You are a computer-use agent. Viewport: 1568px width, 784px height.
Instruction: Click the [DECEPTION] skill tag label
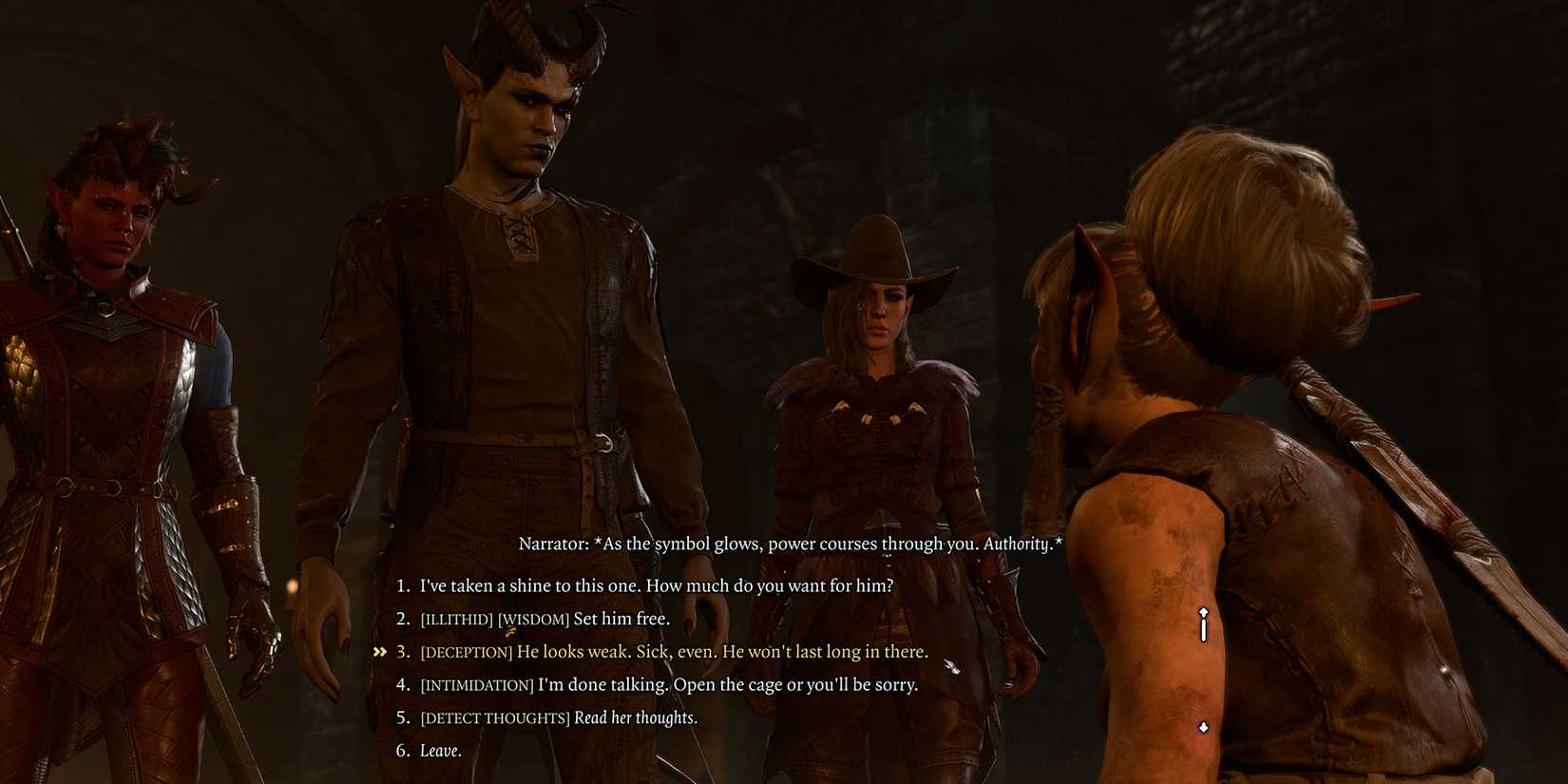(467, 652)
